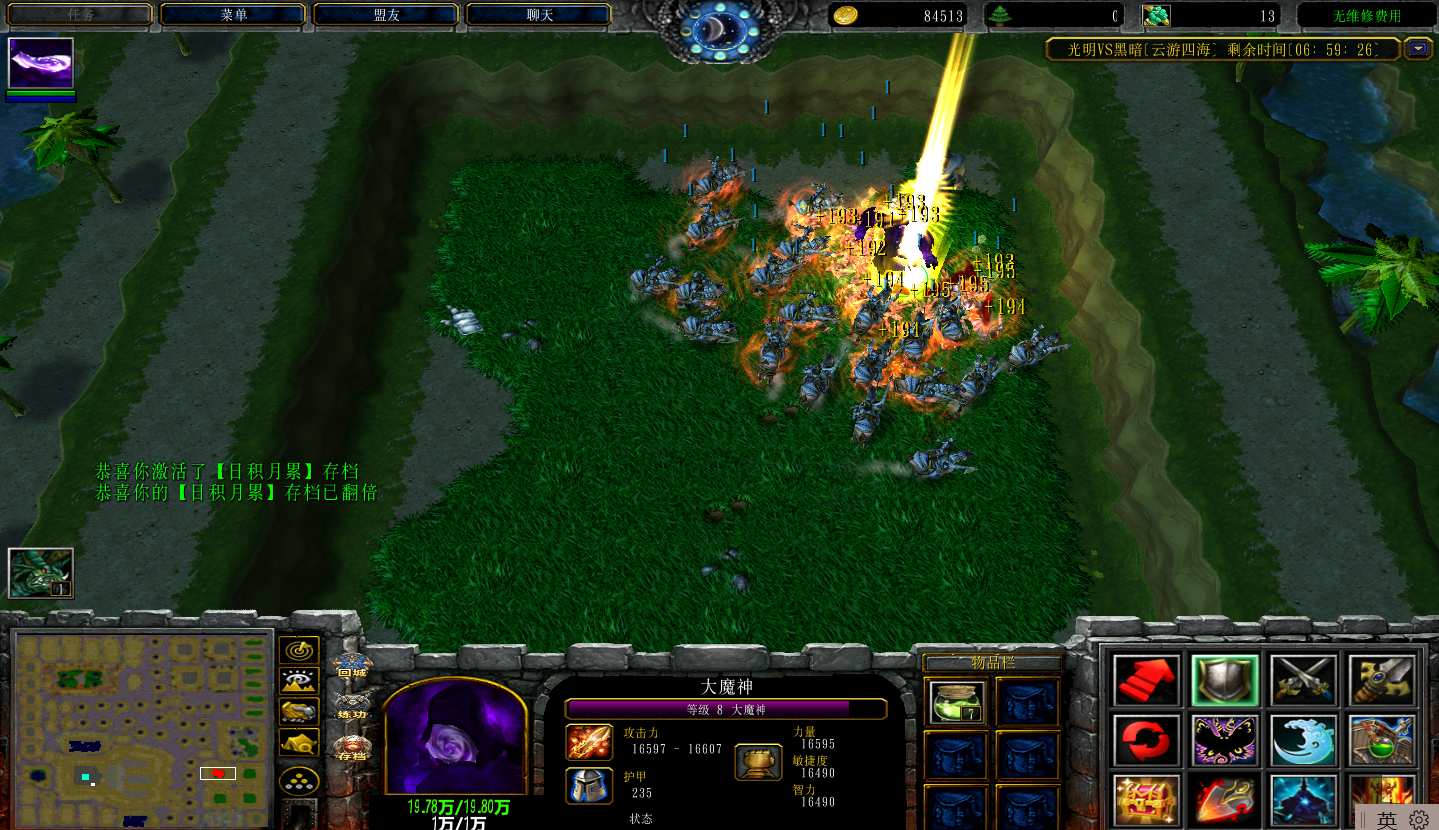Select the silver shield hold-position command
1439x830 pixels.
pos(1225,680)
